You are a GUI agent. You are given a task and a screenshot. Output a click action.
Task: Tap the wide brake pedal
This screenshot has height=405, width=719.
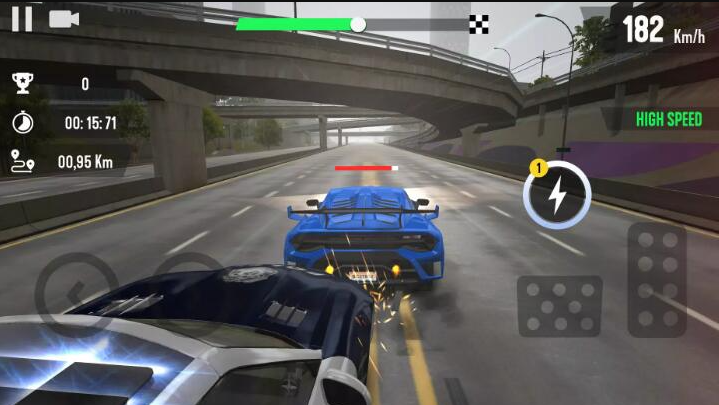coord(559,305)
